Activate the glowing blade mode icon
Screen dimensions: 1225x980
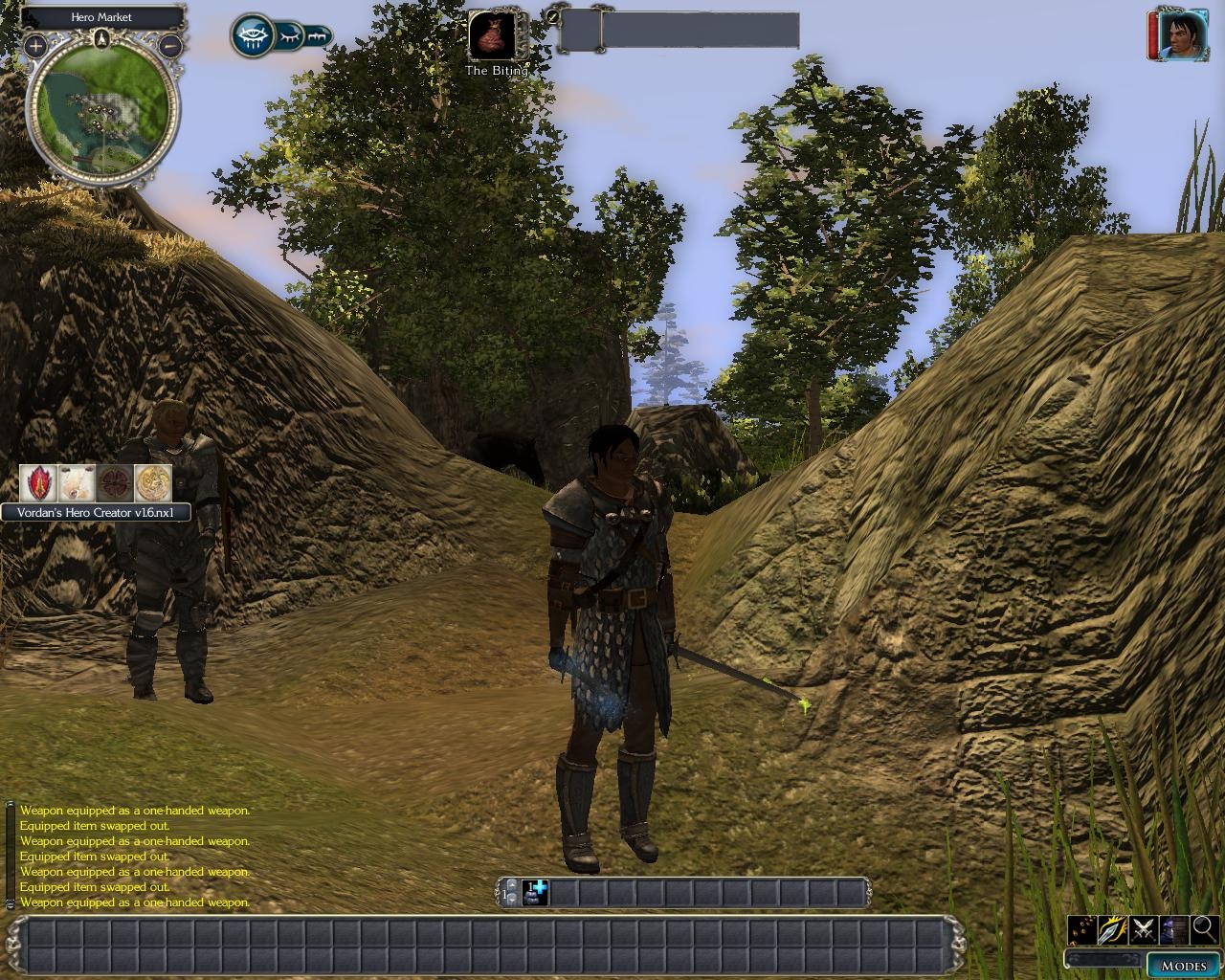click(1113, 928)
